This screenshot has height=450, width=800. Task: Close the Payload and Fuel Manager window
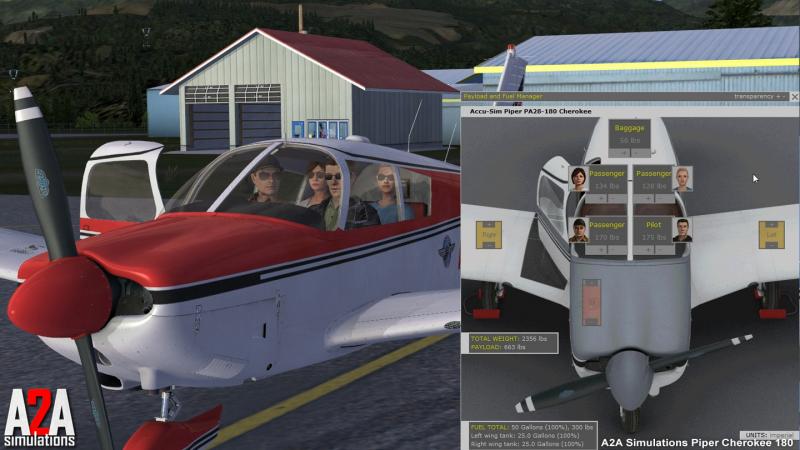(x=792, y=97)
